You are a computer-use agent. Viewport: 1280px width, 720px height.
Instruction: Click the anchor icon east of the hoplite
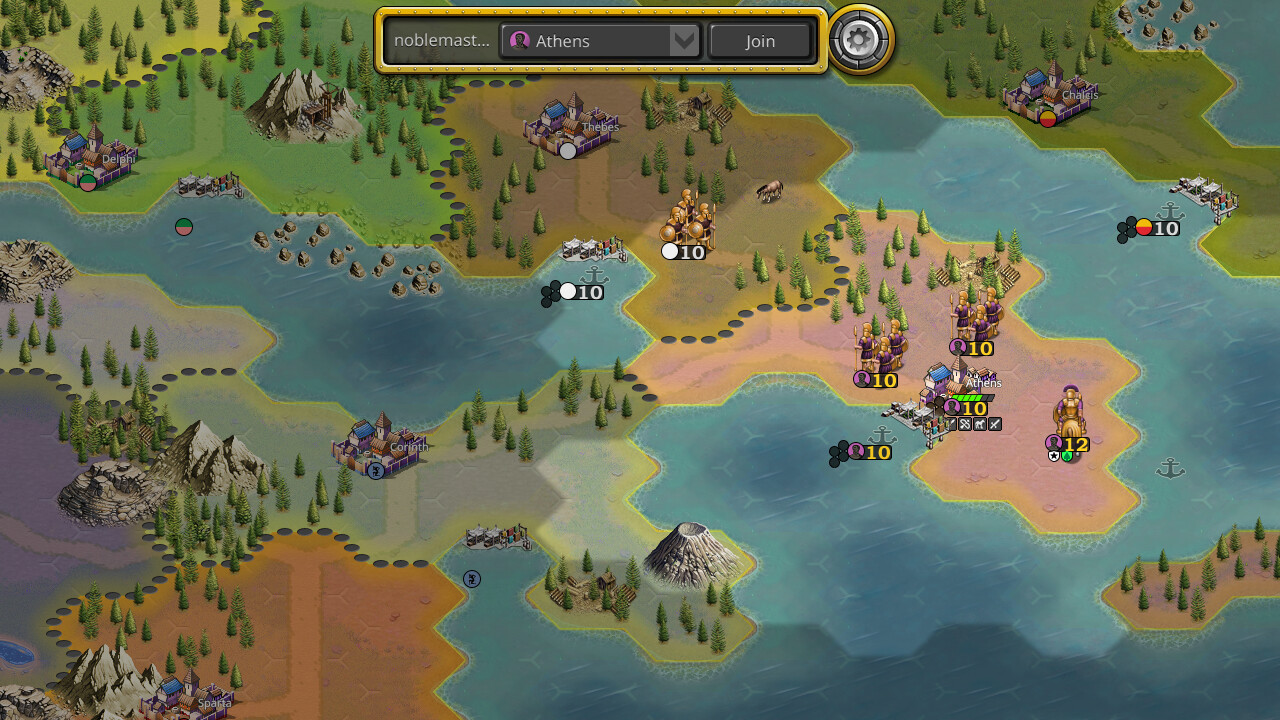tap(1170, 467)
